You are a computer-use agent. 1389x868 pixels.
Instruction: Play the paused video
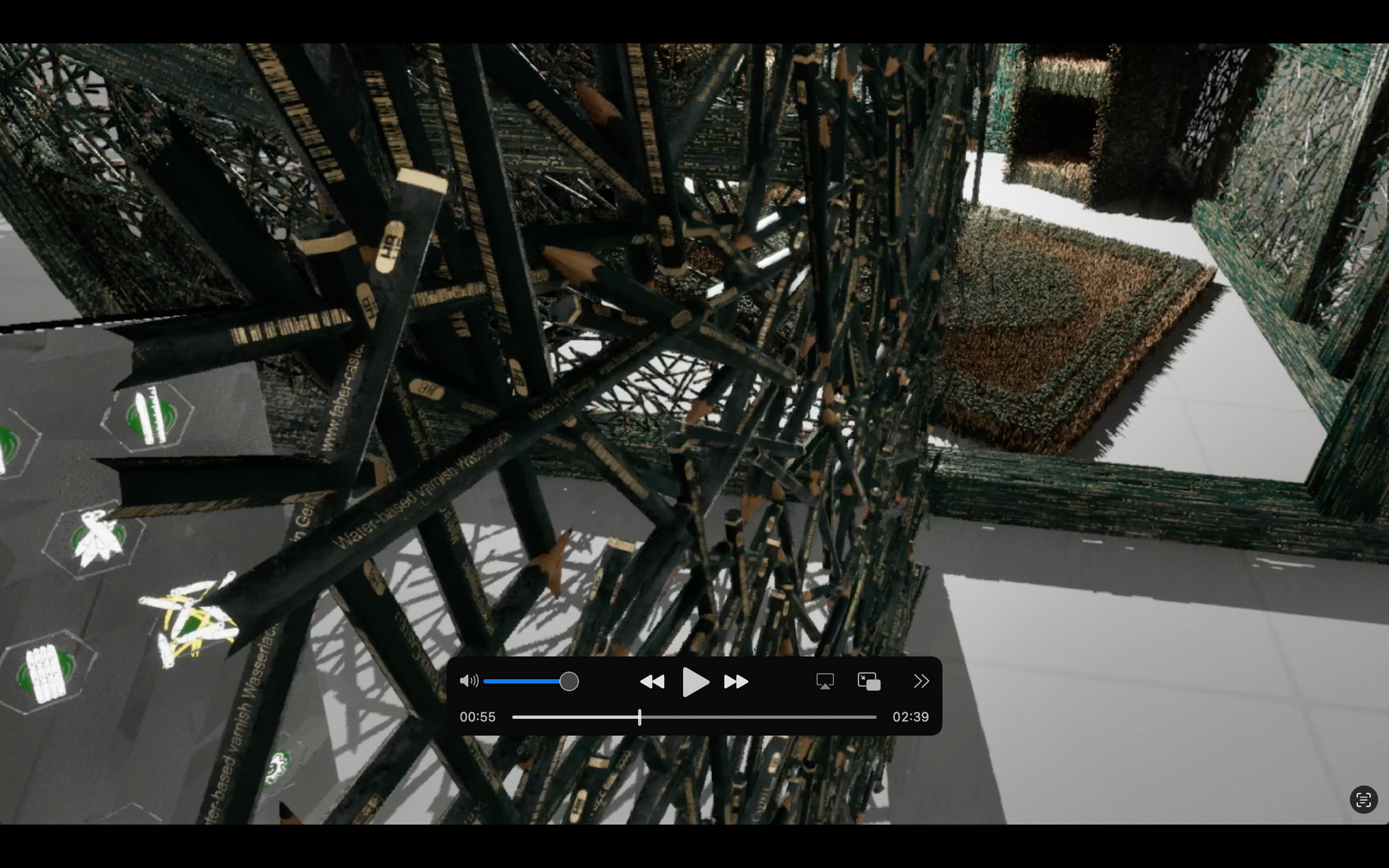point(694,682)
